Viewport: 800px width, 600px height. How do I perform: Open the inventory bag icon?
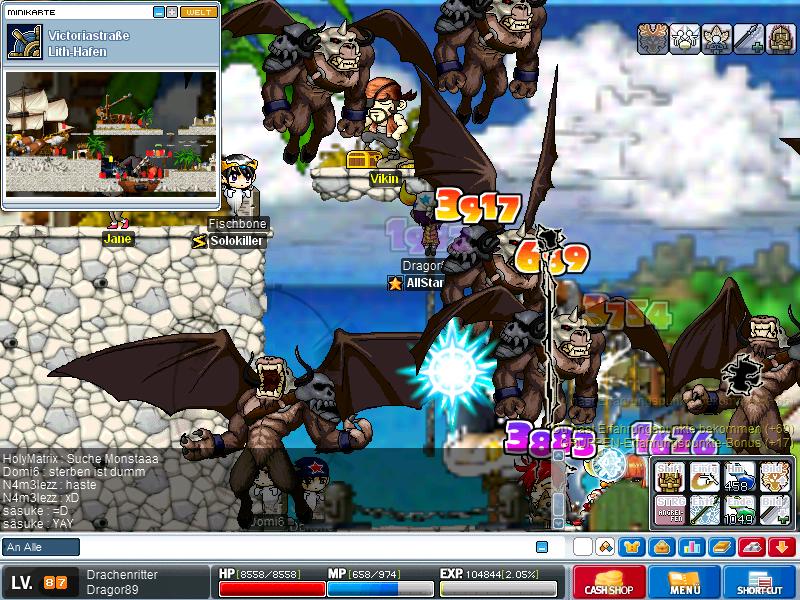tap(661, 547)
